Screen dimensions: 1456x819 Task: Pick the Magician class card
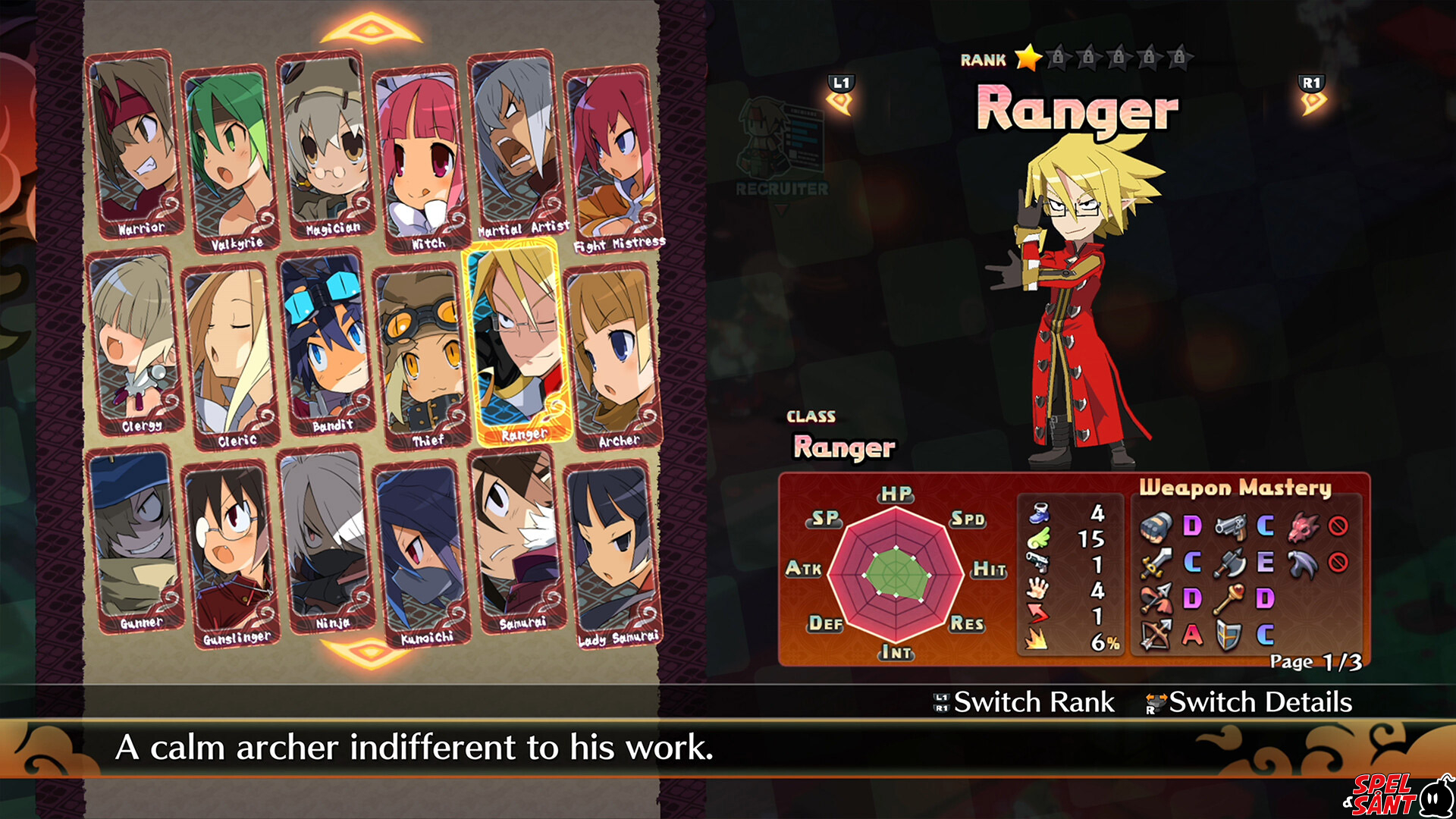[324, 146]
